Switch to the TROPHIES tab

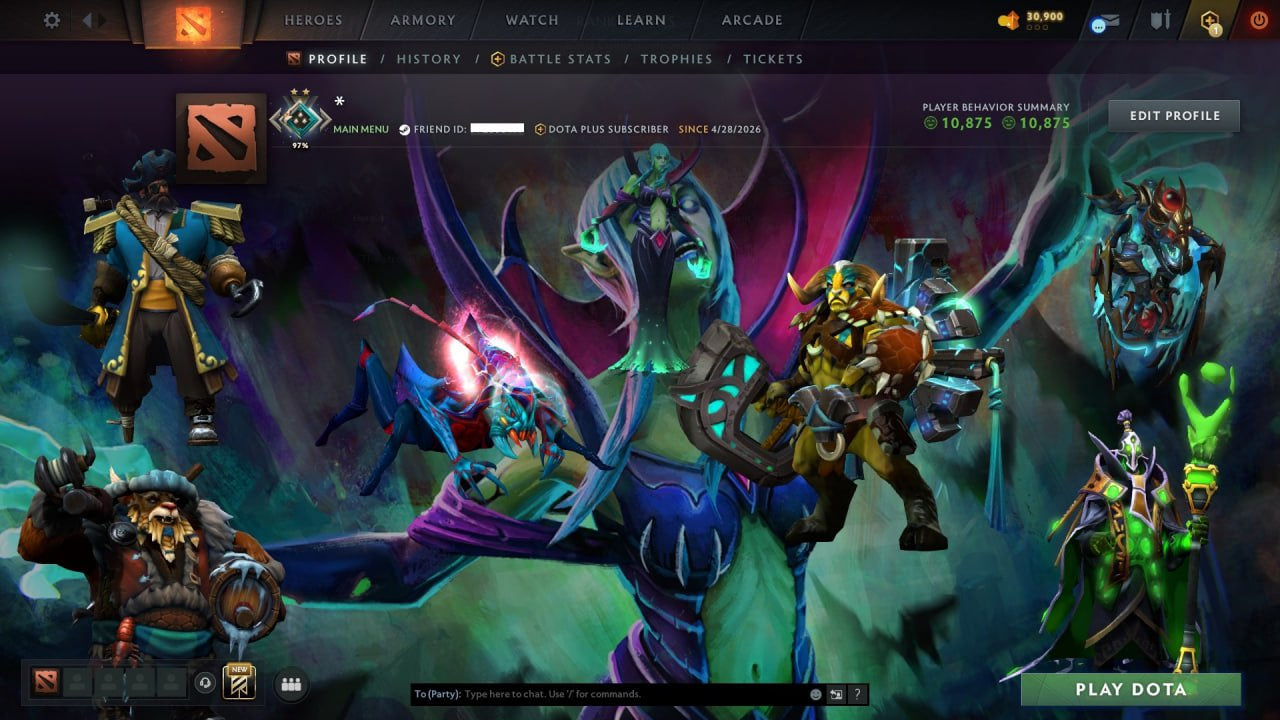pyautogui.click(x=675, y=59)
